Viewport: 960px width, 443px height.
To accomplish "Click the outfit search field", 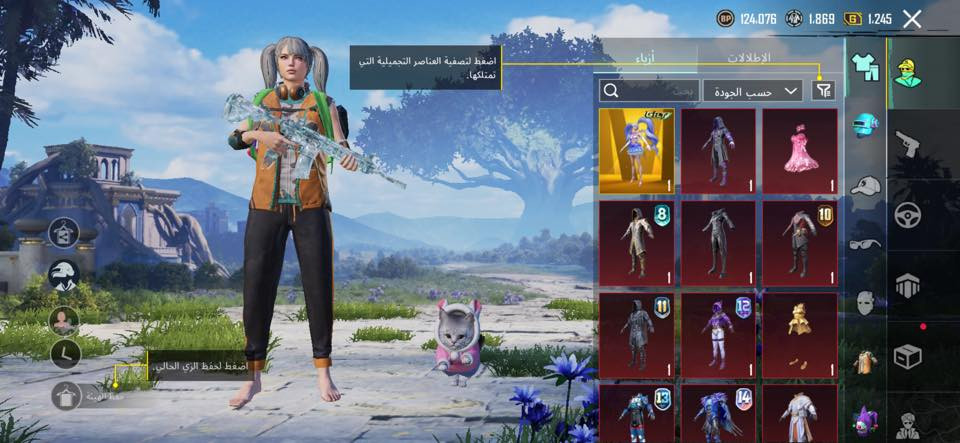I will pos(647,91).
